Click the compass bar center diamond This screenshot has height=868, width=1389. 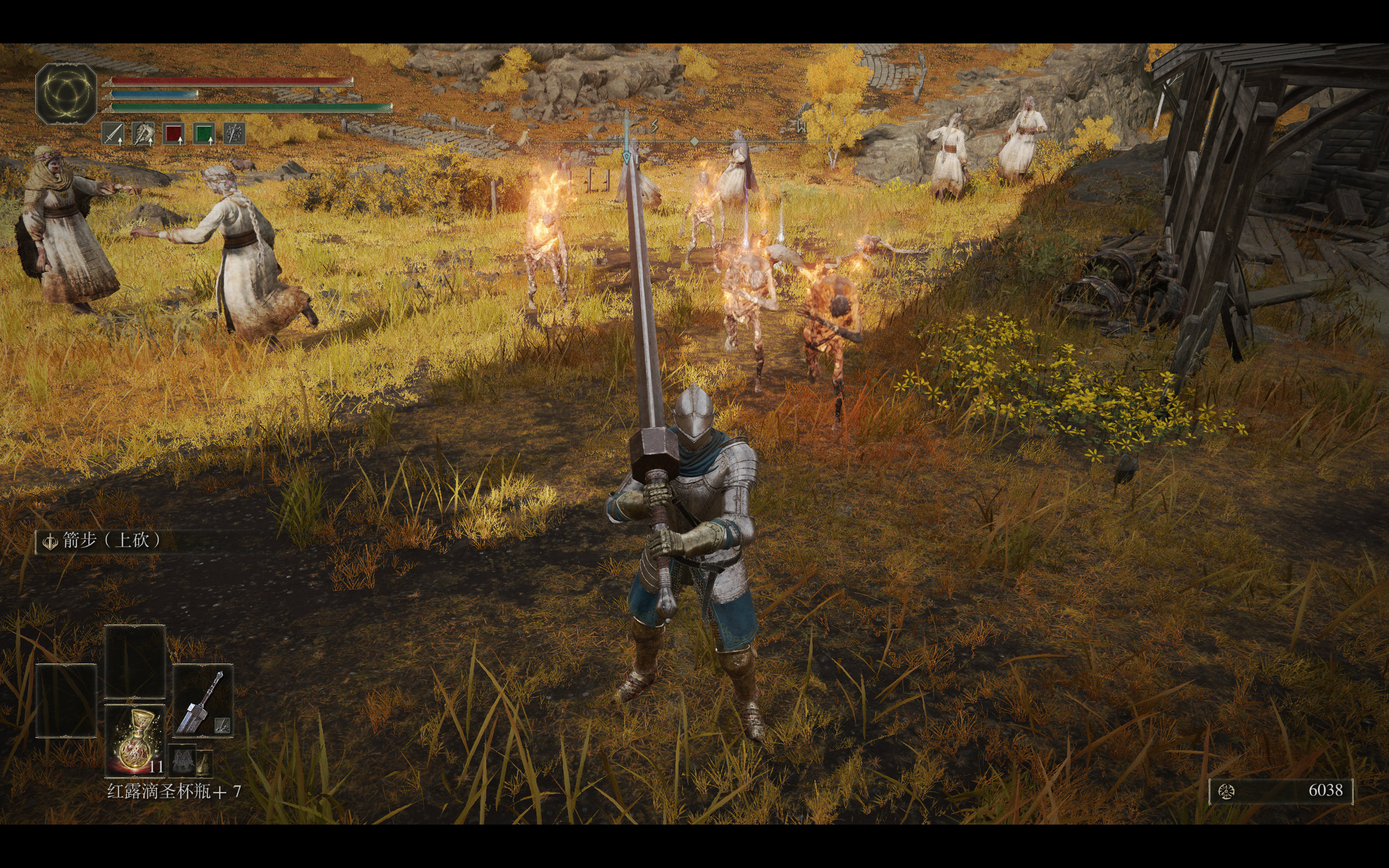(694, 141)
